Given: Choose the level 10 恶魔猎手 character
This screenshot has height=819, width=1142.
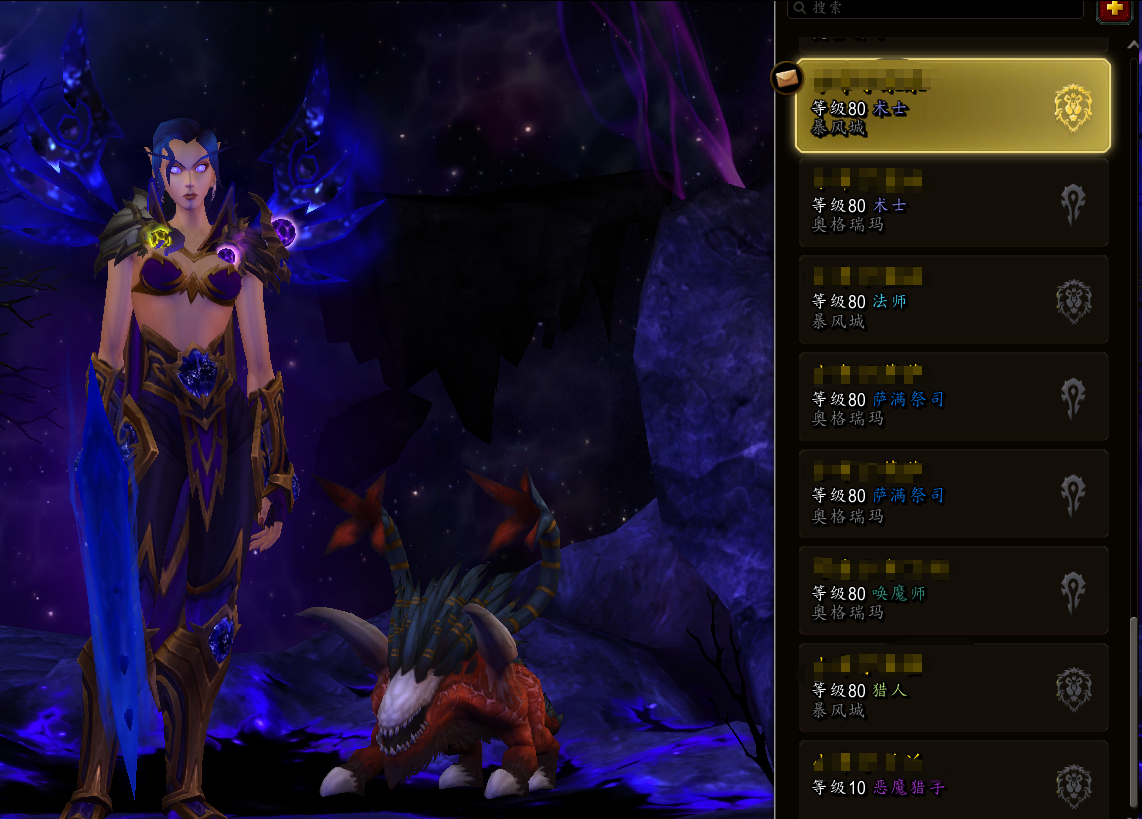Looking at the screenshot, I should click(x=952, y=780).
